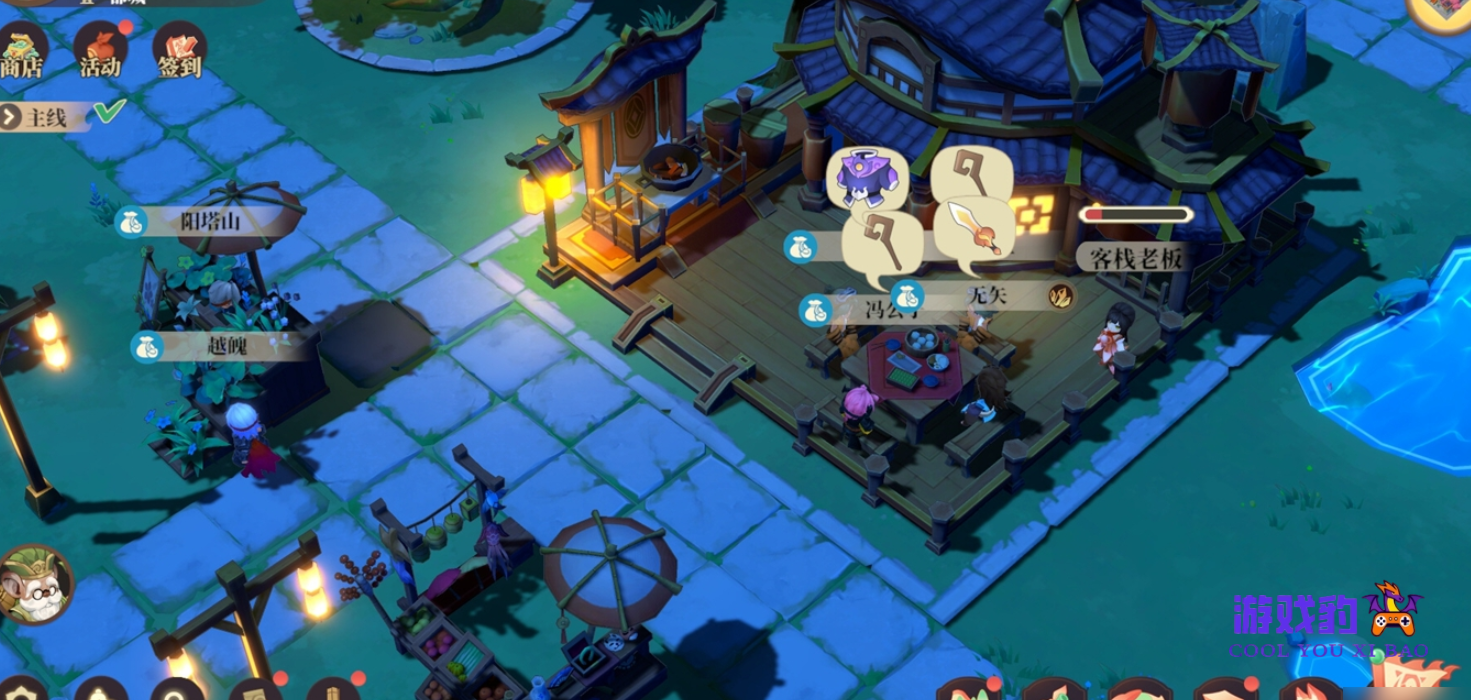Tap the flaming sword request bubble
Viewport: 1471px width, 700px height.
coord(976,232)
